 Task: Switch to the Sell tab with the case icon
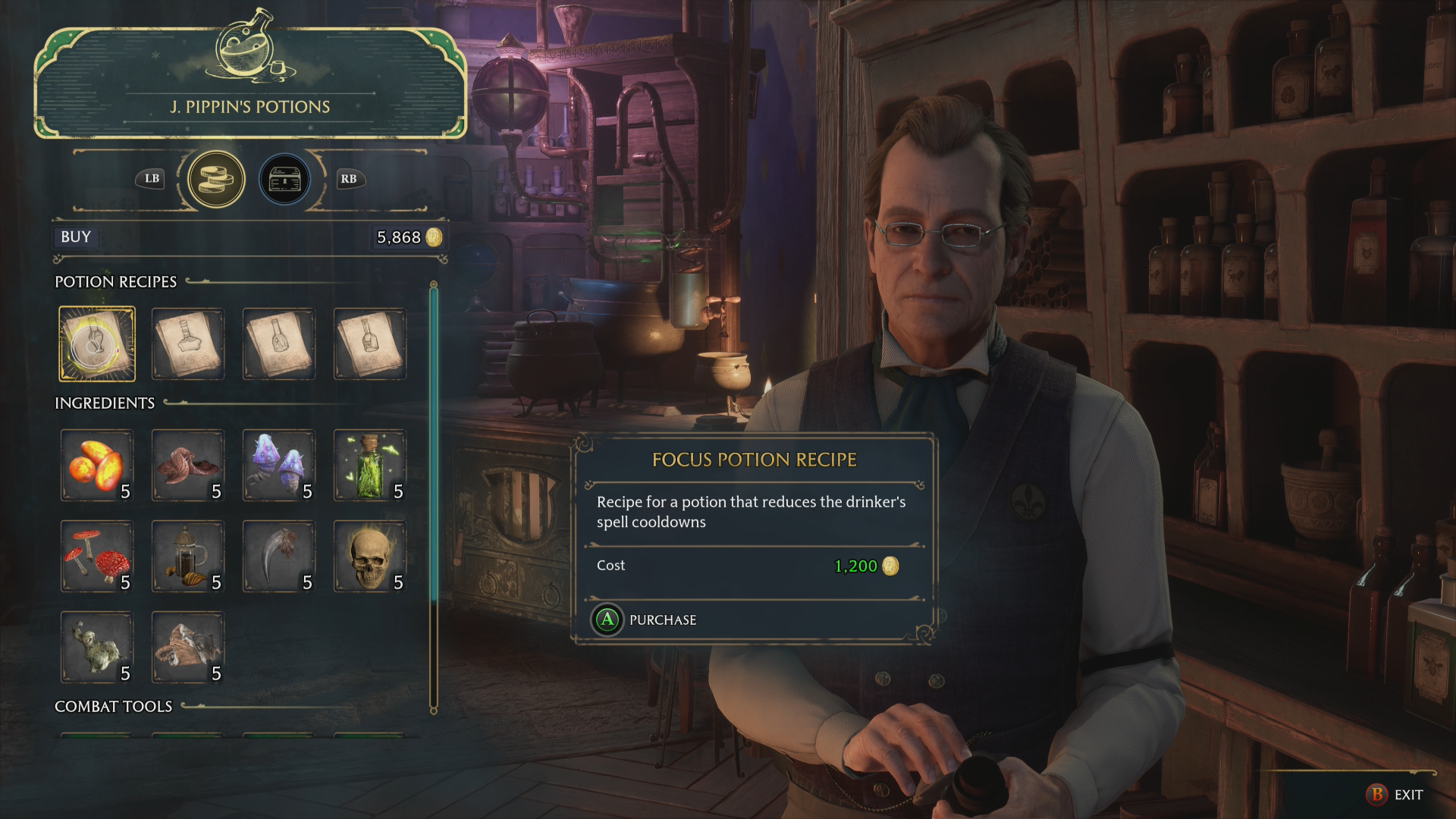(284, 179)
